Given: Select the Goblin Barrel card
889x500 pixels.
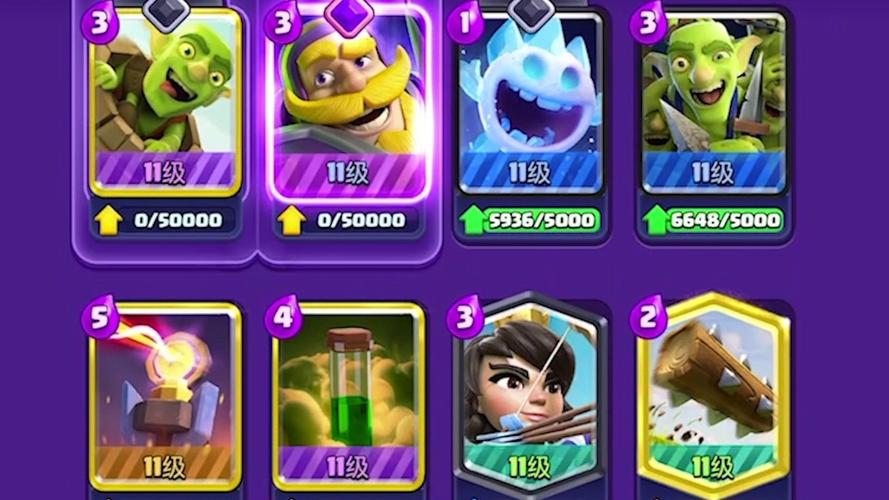Looking at the screenshot, I should (x=165, y=100).
